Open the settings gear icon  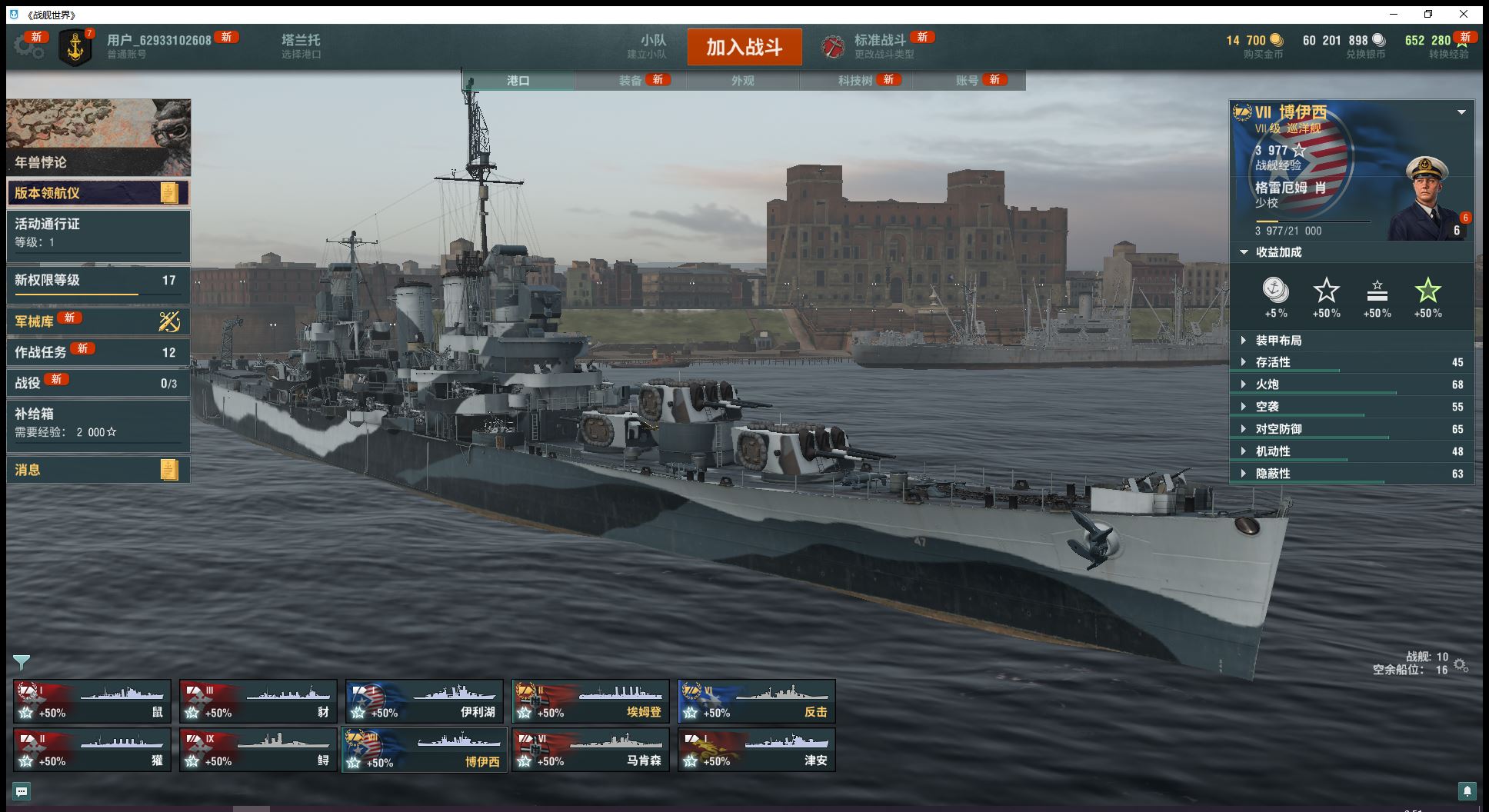(x=28, y=46)
